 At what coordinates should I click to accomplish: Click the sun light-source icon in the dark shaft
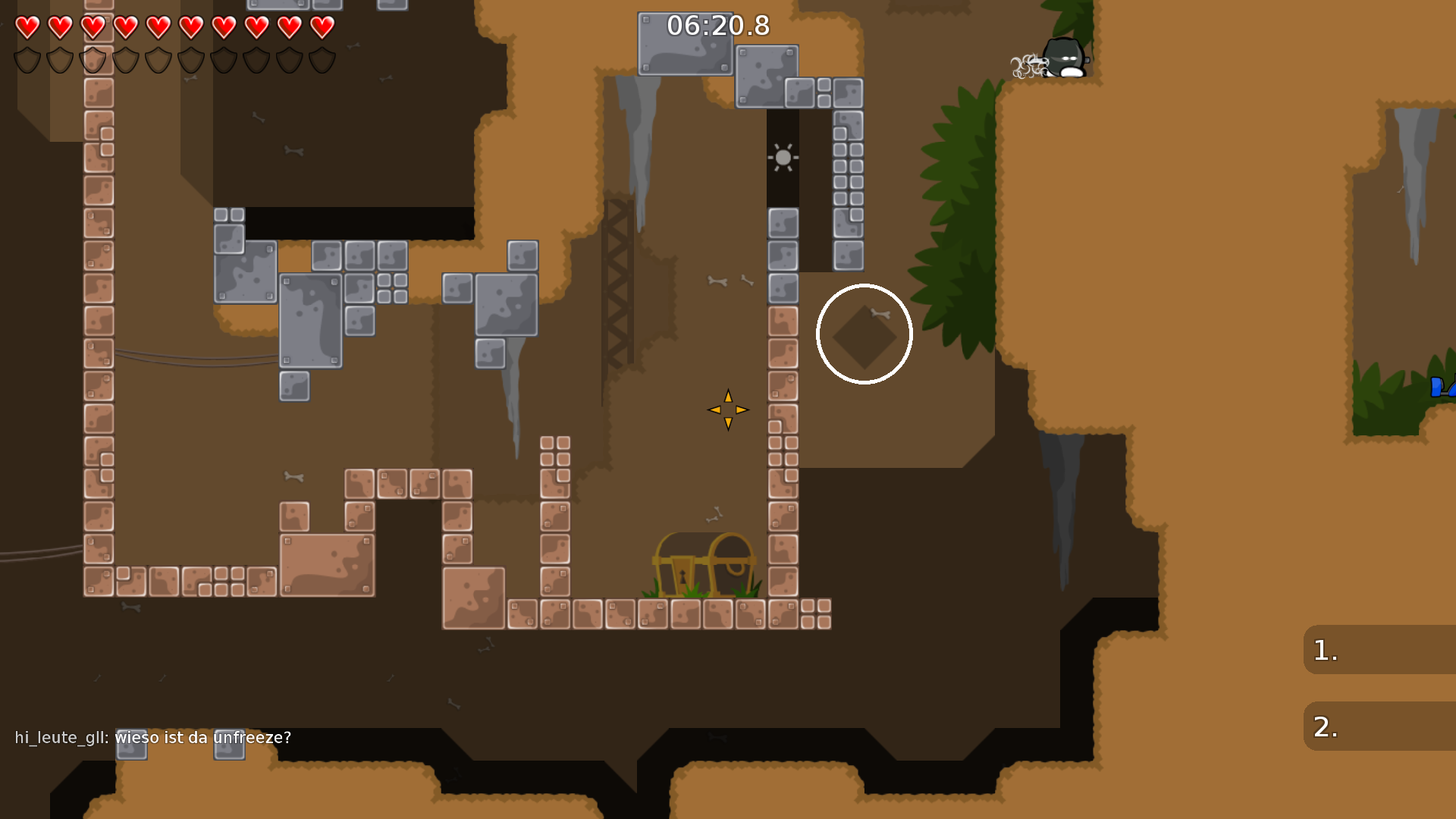tap(782, 157)
